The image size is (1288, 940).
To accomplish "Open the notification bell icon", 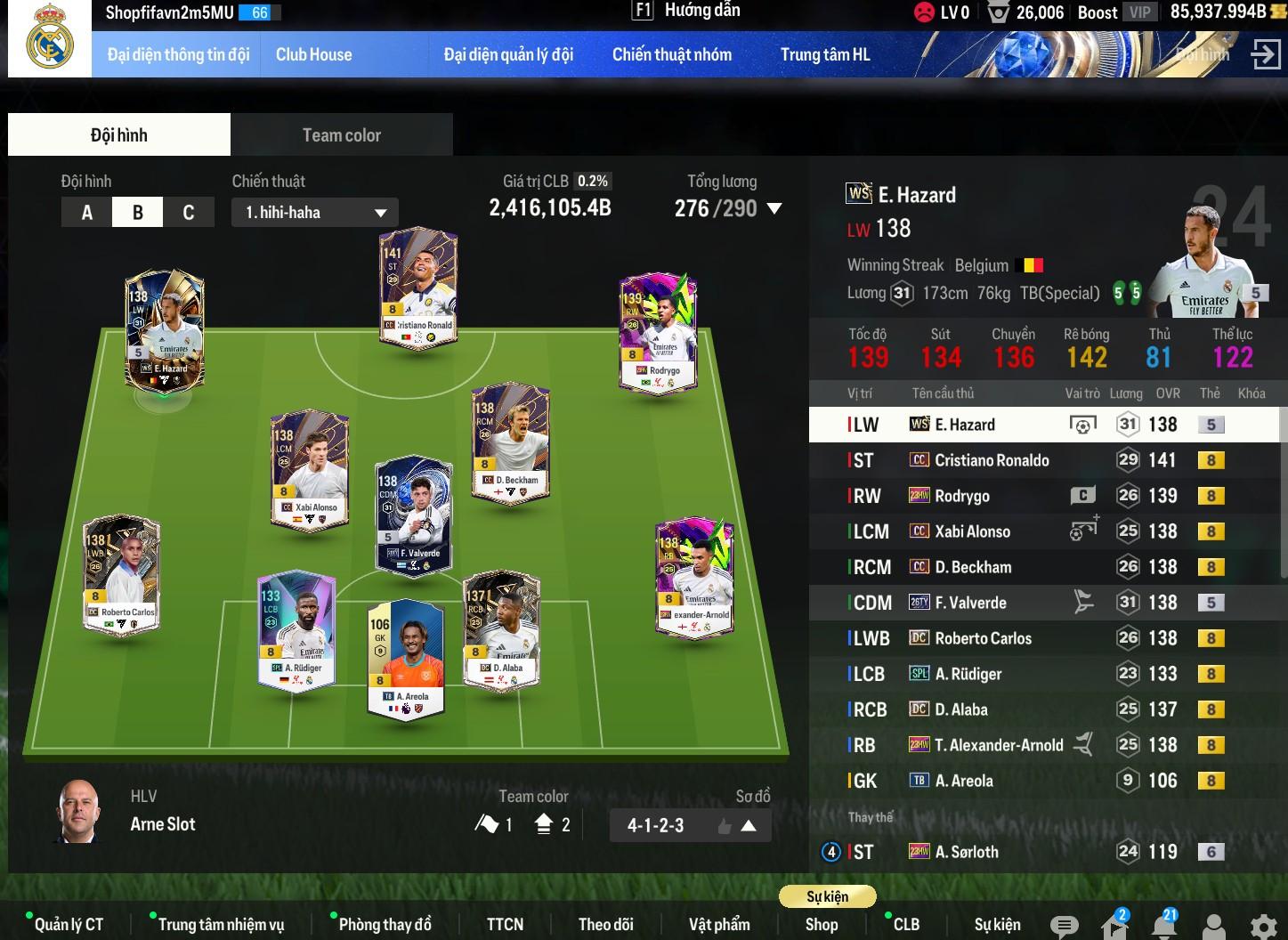I will [1163, 926].
